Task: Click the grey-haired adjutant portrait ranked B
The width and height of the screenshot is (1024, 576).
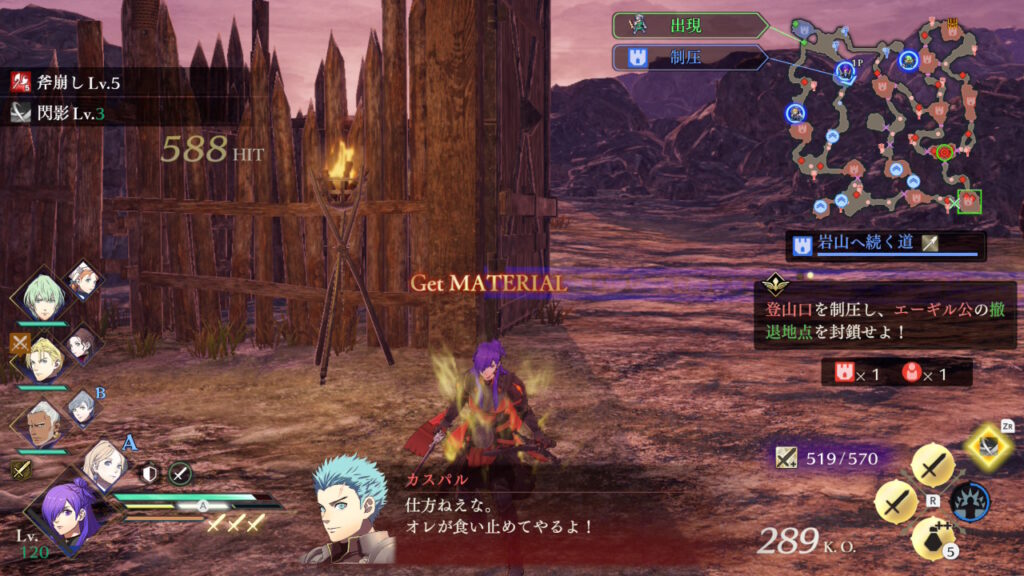Action: coord(82,408)
